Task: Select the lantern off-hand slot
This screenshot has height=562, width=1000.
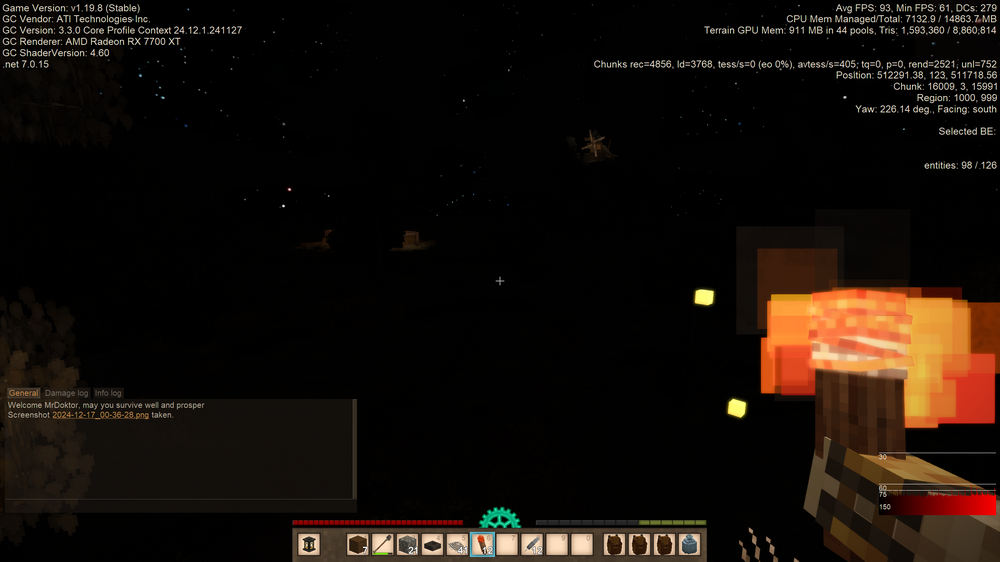Action: pyautogui.click(x=311, y=544)
